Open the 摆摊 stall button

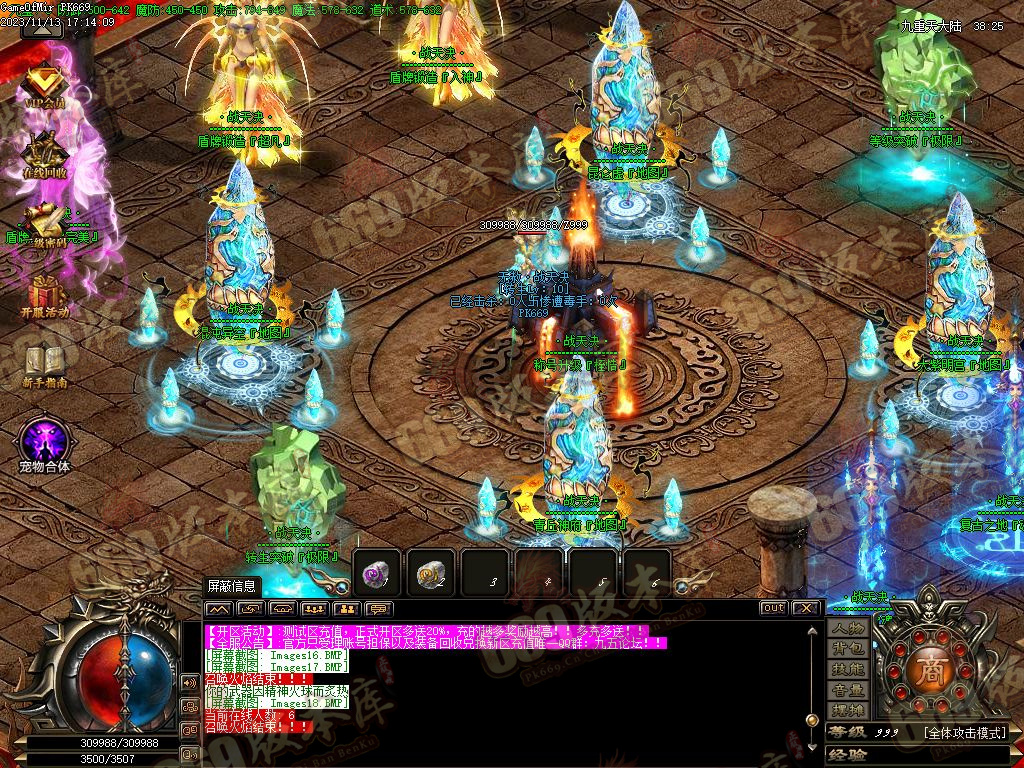(848, 711)
